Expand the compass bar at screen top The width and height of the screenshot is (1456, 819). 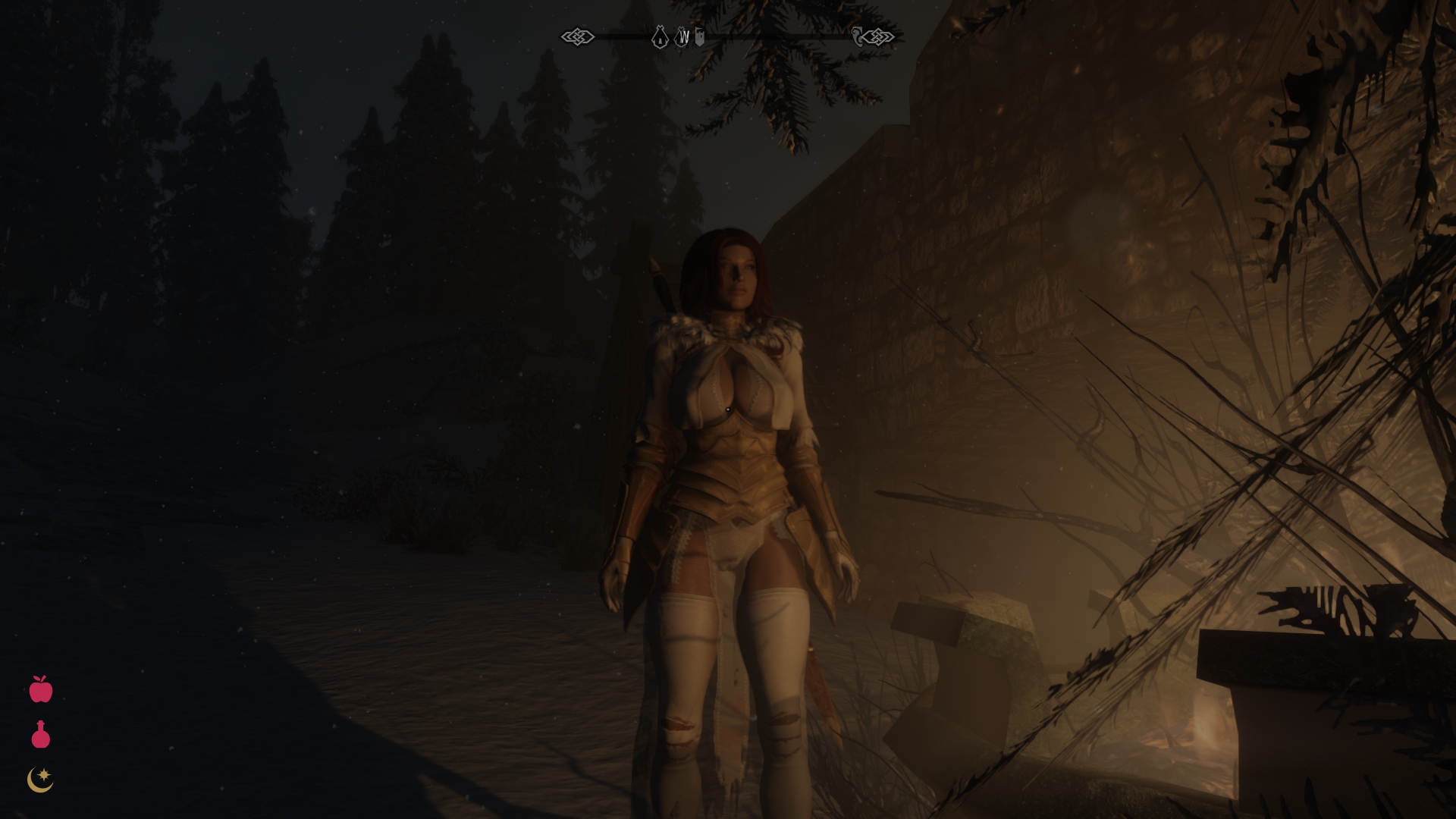click(x=728, y=35)
